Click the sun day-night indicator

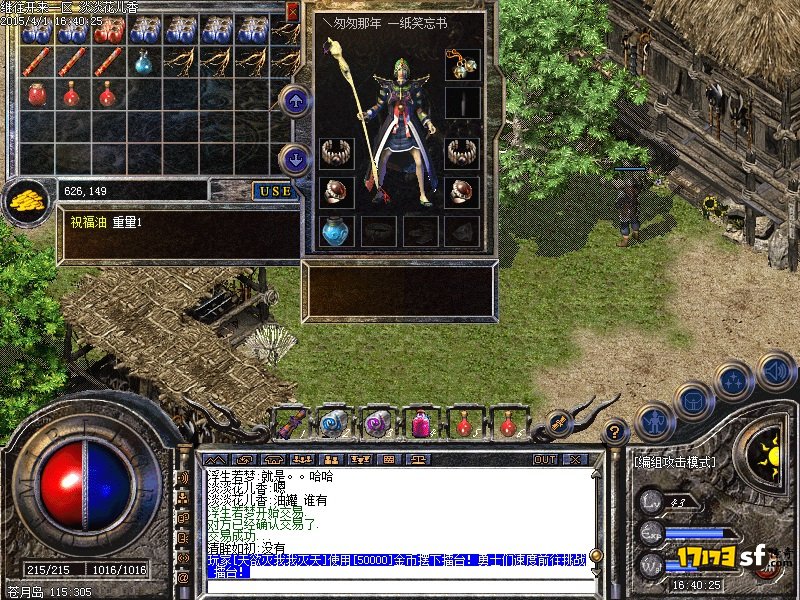point(768,453)
